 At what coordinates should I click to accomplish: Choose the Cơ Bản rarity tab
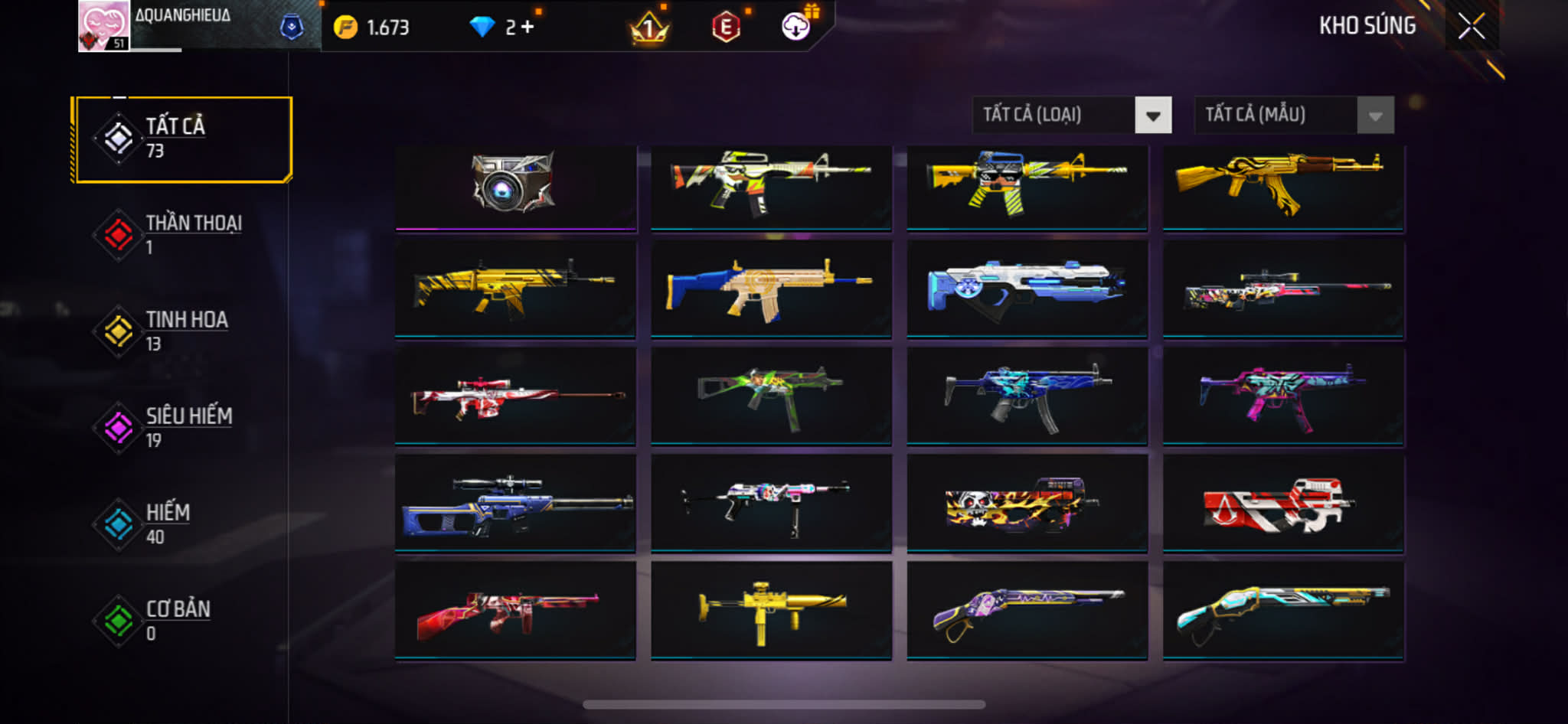click(x=182, y=621)
